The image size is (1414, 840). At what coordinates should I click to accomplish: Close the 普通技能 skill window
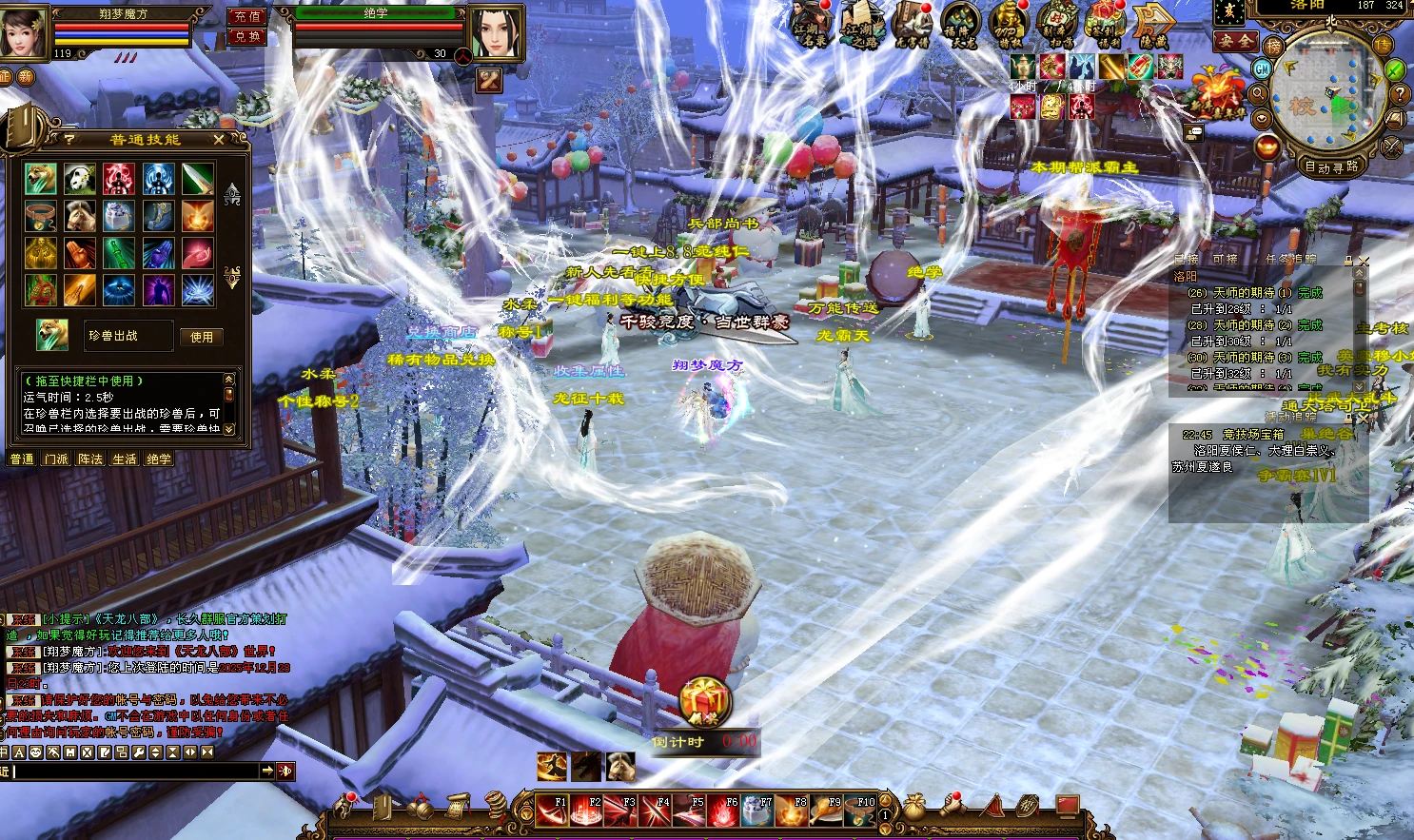(x=219, y=140)
